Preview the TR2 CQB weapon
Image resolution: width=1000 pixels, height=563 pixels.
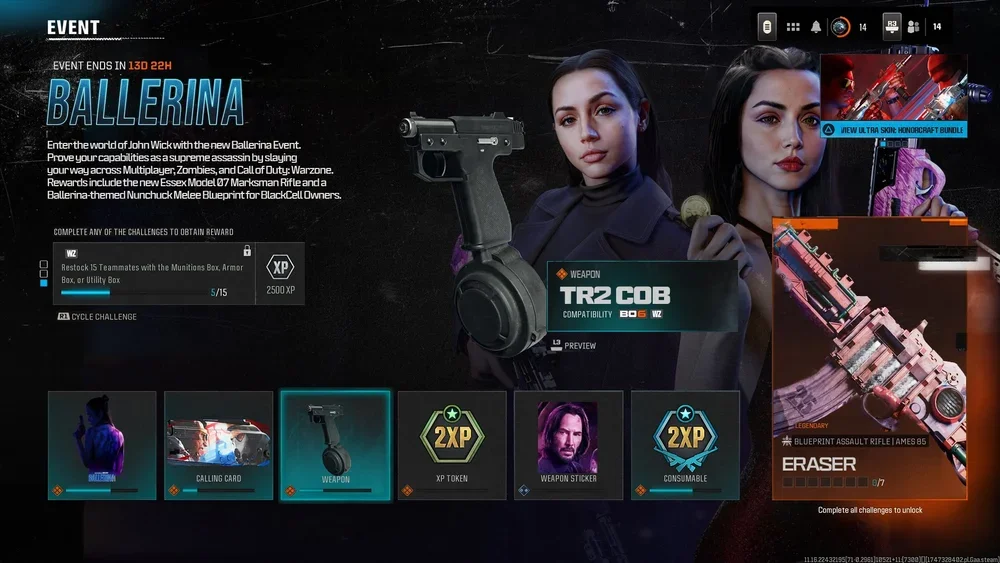click(573, 346)
